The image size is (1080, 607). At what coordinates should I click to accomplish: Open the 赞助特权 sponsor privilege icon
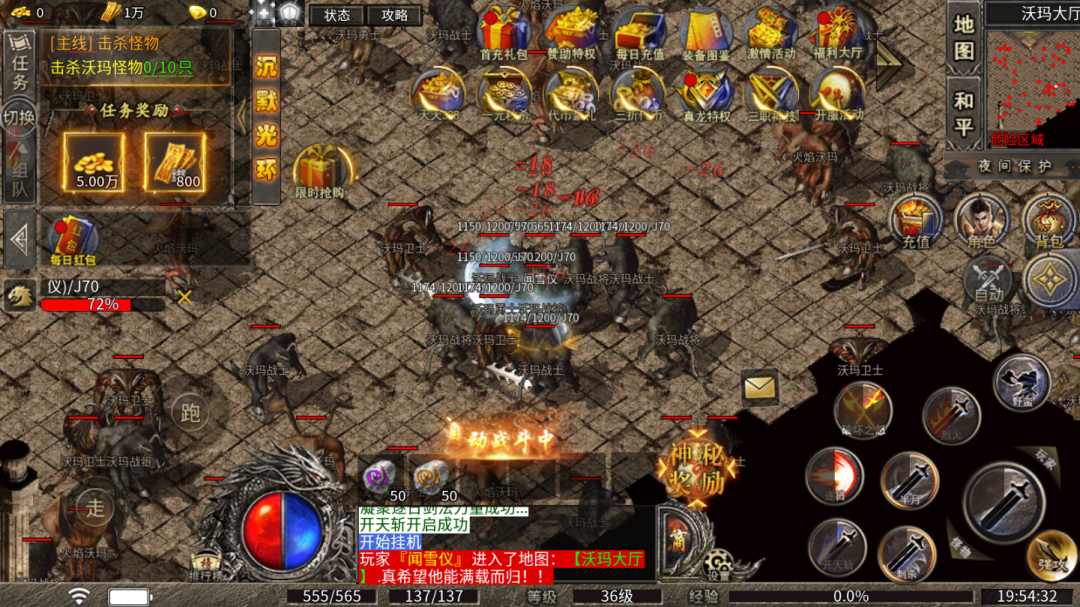click(571, 33)
